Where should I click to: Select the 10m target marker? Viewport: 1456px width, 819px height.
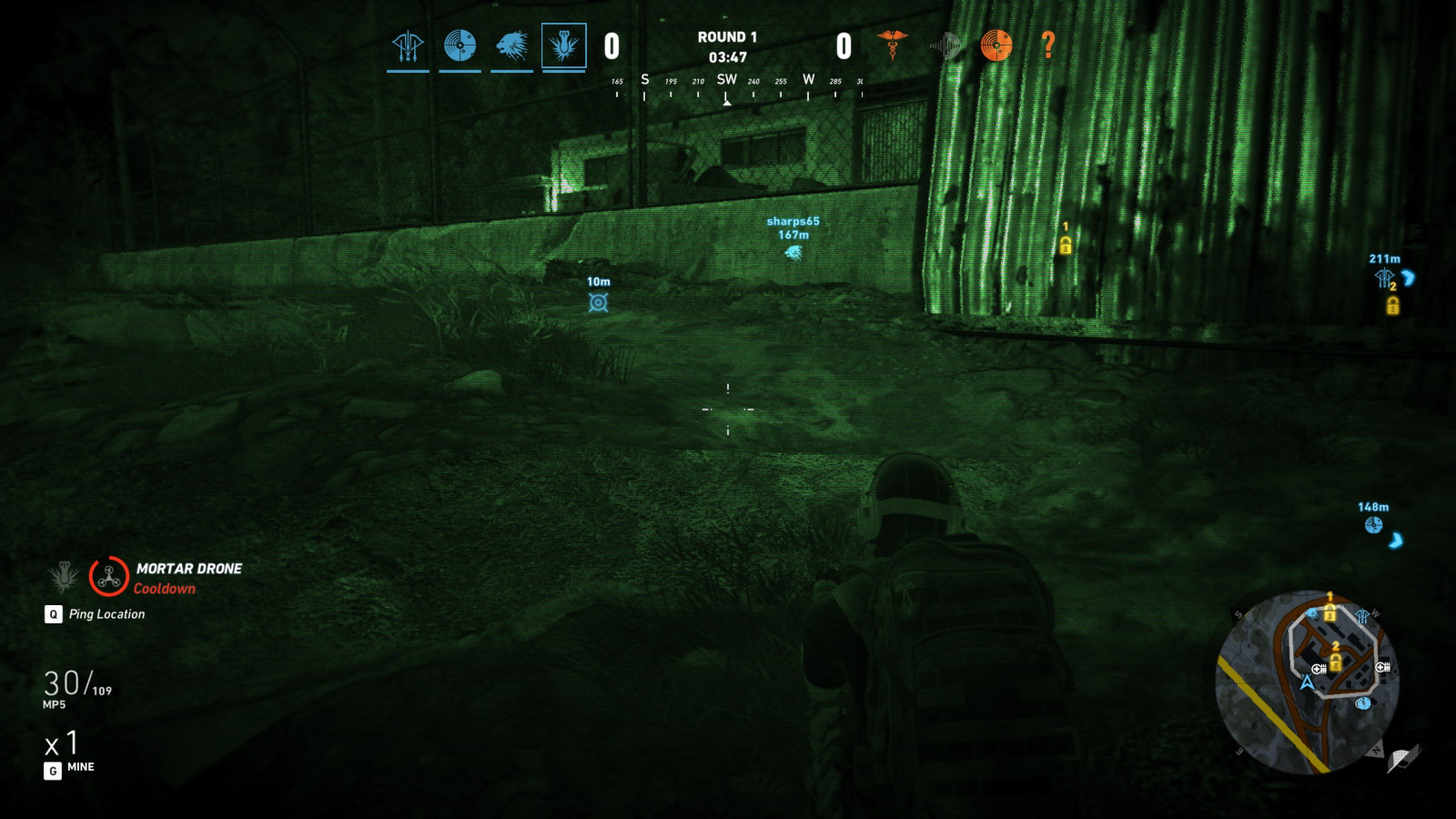click(598, 302)
